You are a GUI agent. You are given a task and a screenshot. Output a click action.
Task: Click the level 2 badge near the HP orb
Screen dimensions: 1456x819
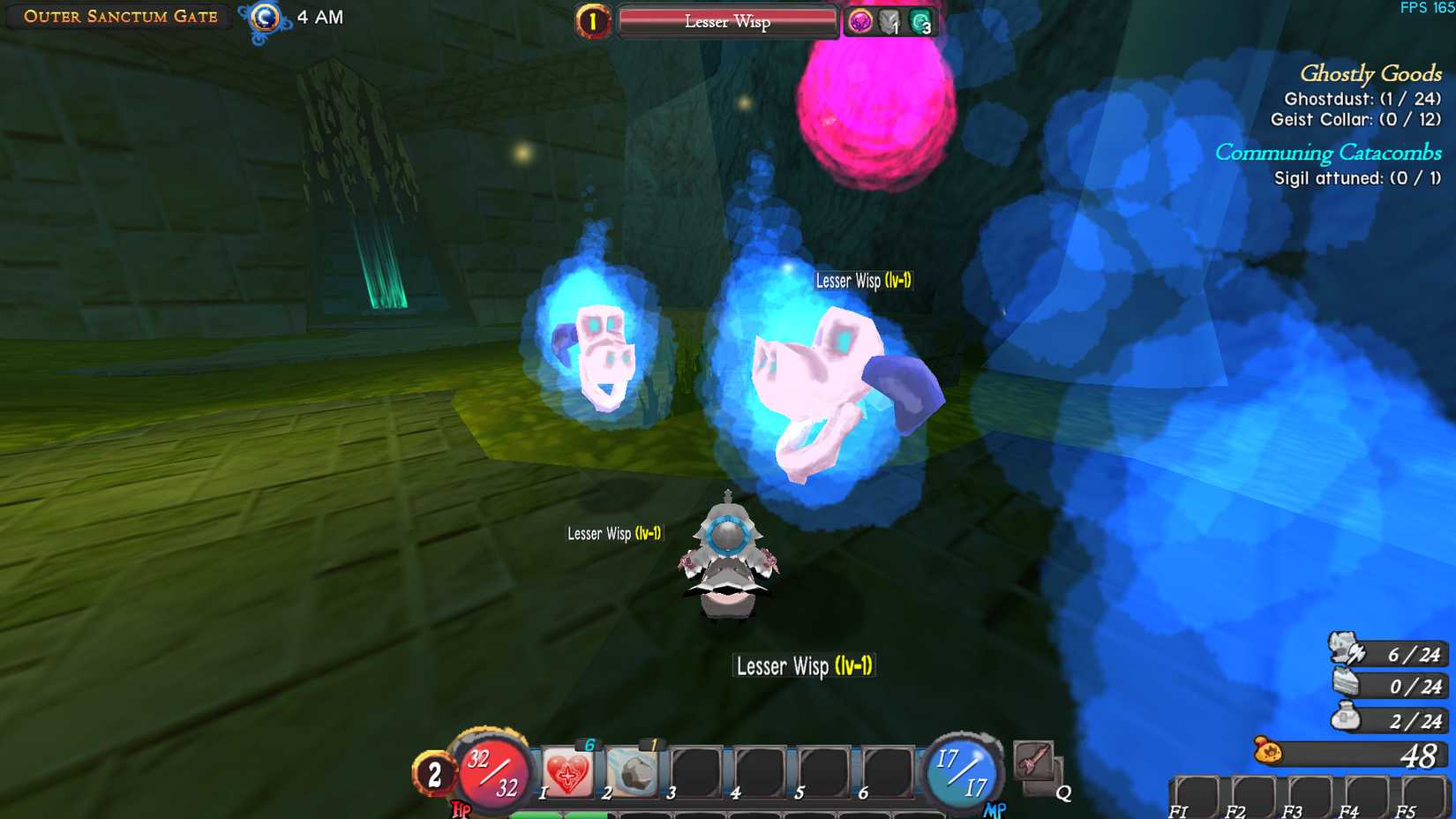pyautogui.click(x=434, y=774)
